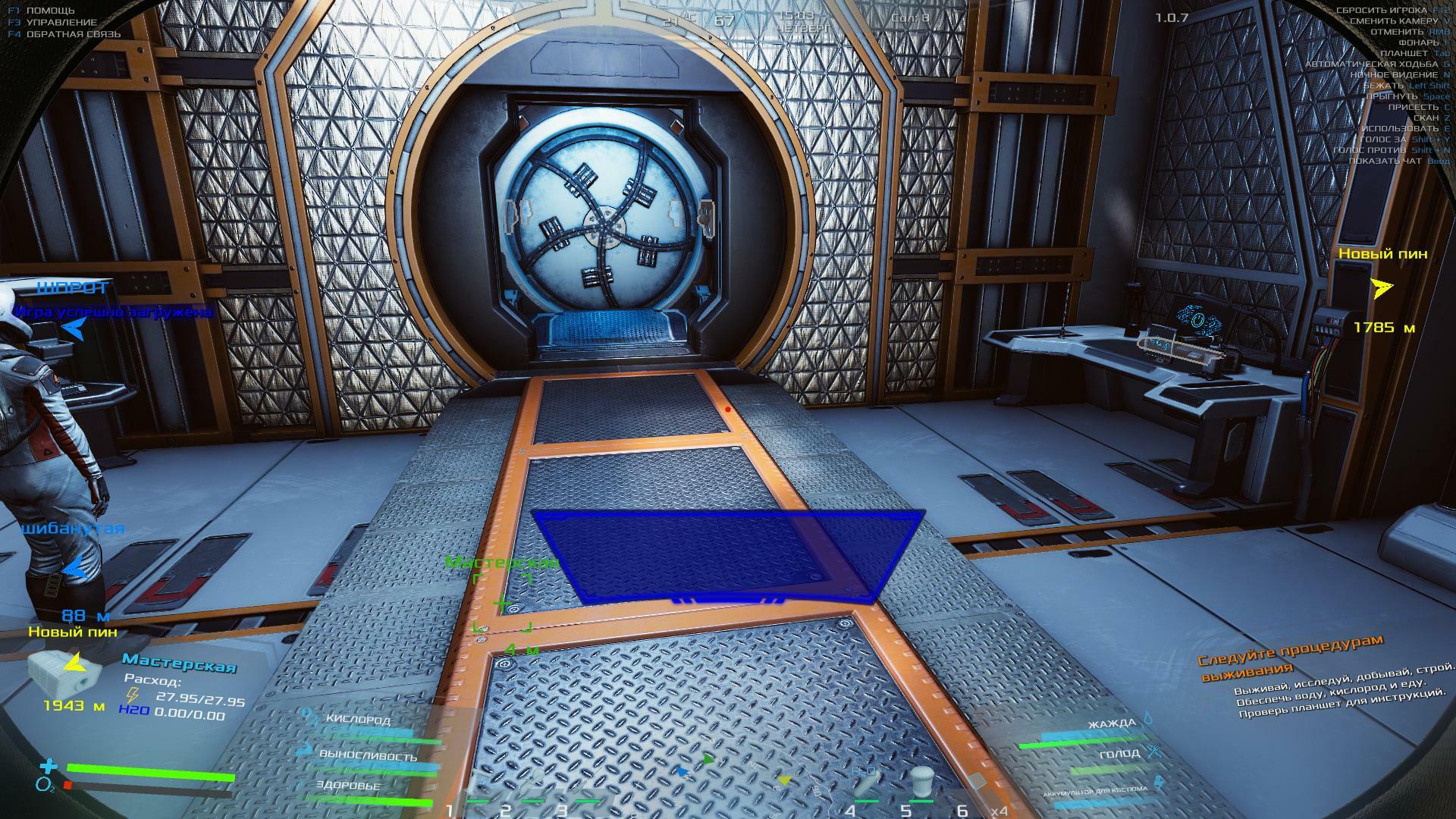
Task: Select the stacked x4 item in slot 6
Action: pyautogui.click(x=977, y=783)
